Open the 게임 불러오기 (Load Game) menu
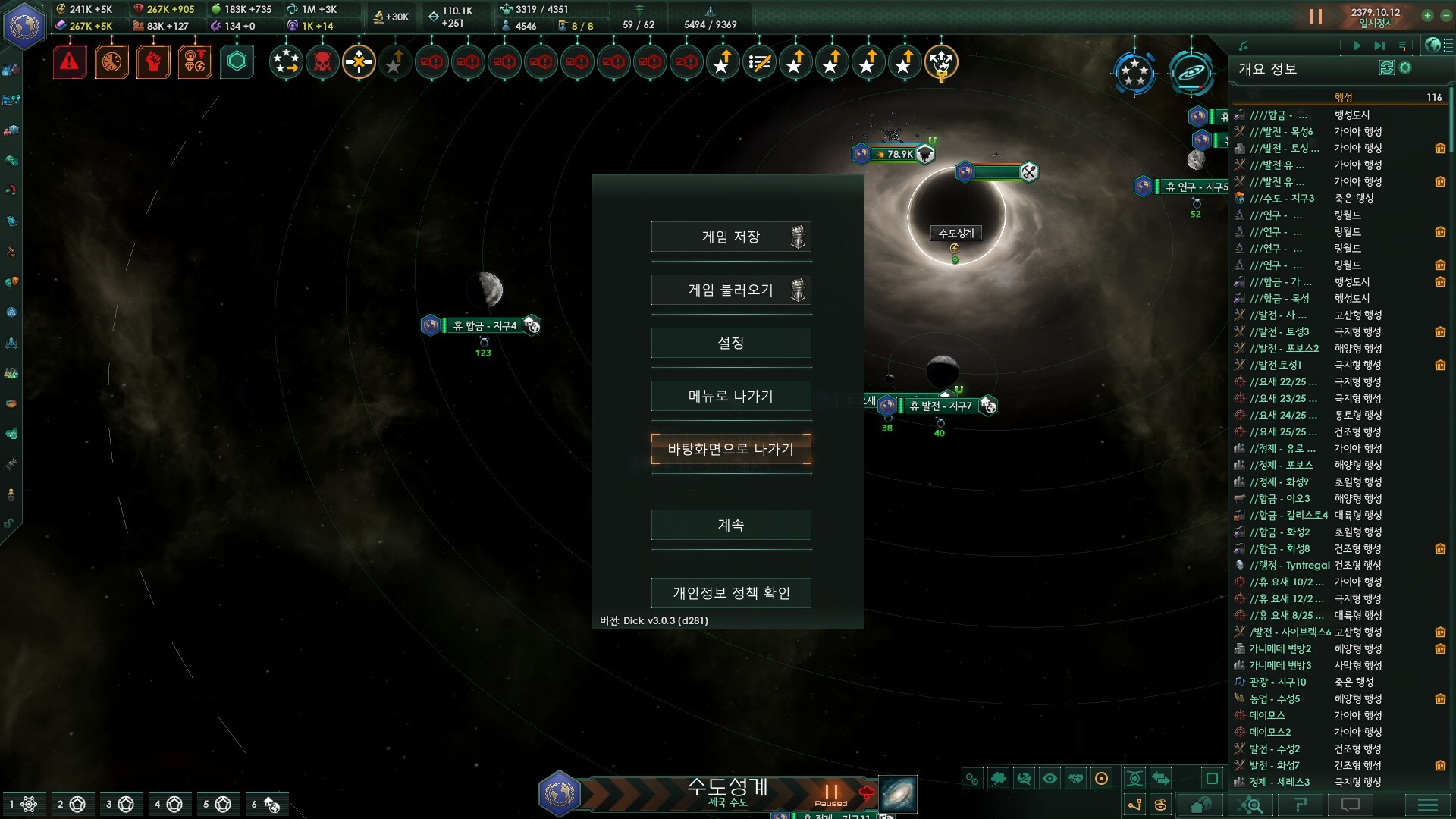1456x819 pixels. (730, 290)
